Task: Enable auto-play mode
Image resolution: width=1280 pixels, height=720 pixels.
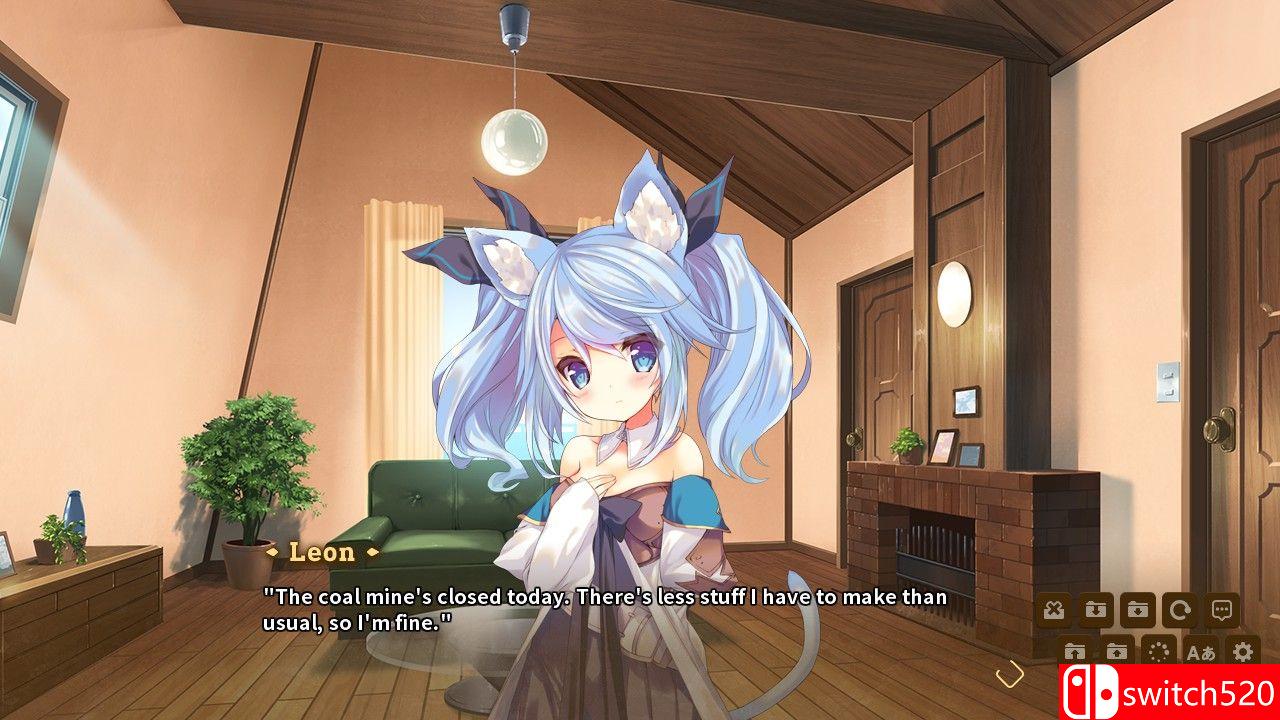Action: pyautogui.click(x=1158, y=650)
